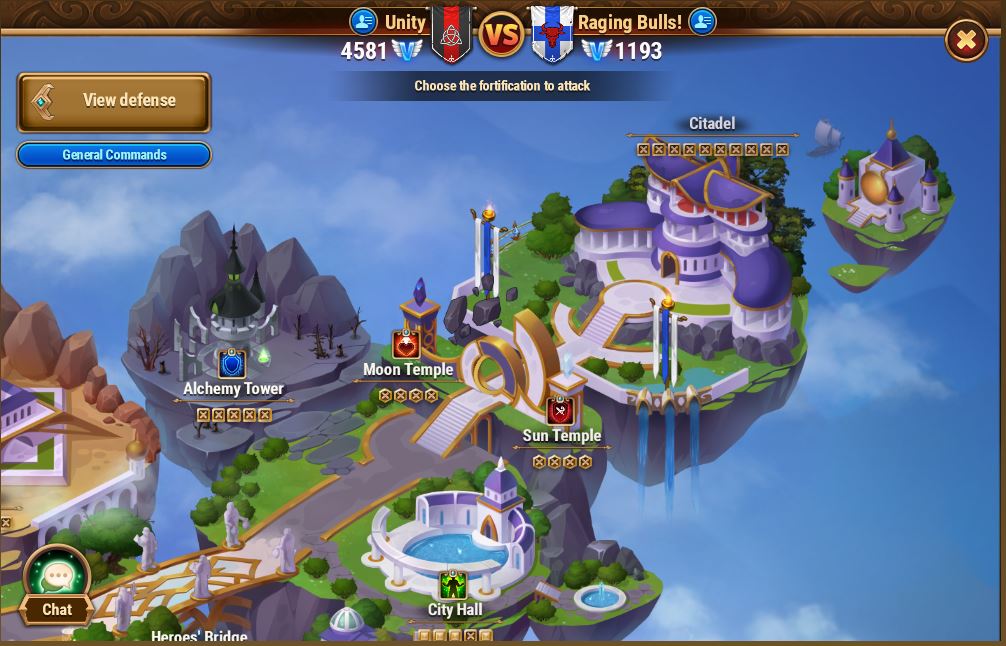View Unity guild member icon
1006x646 pixels.
363,21
